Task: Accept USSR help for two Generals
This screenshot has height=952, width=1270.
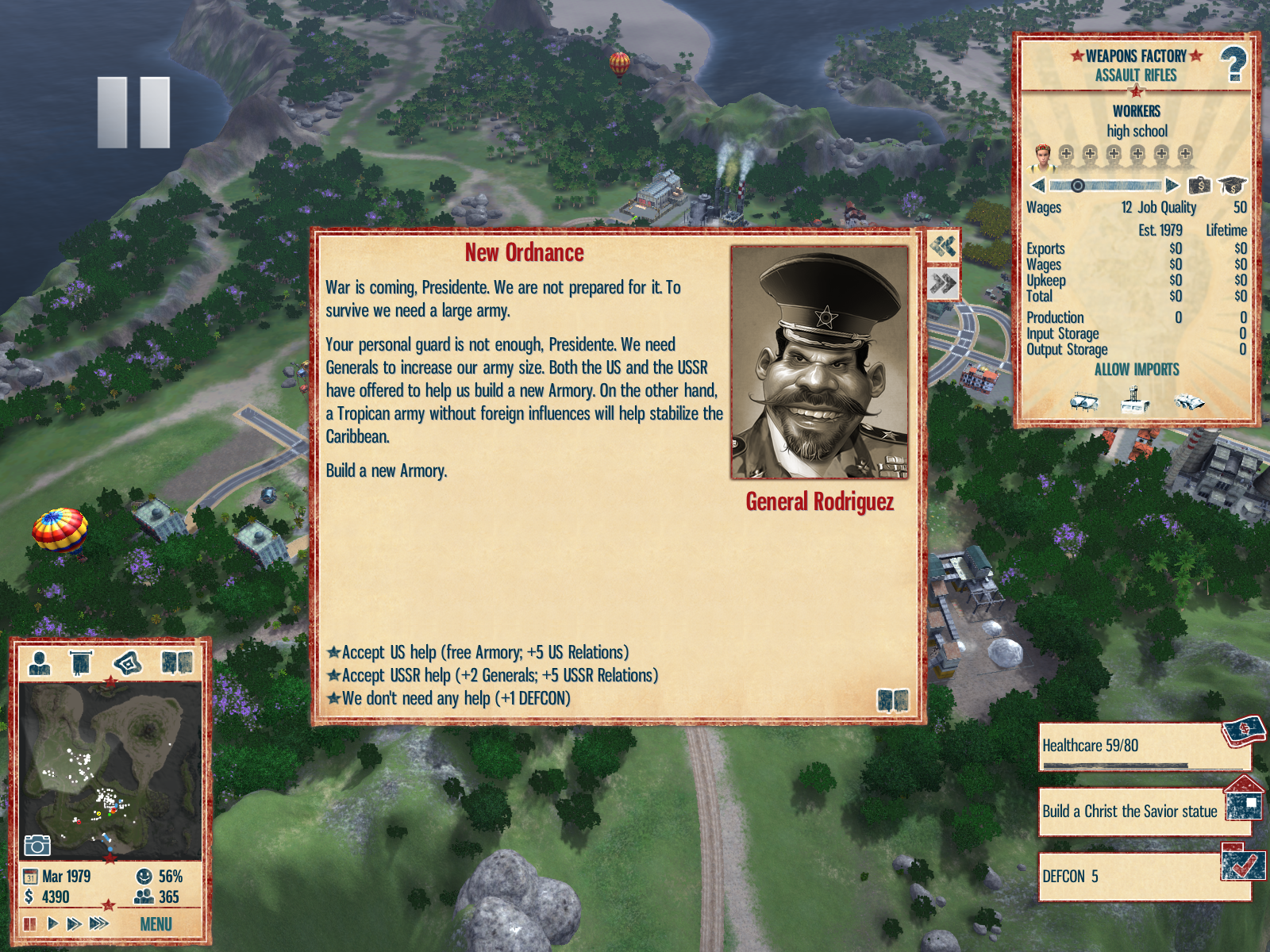Action: tap(499, 676)
